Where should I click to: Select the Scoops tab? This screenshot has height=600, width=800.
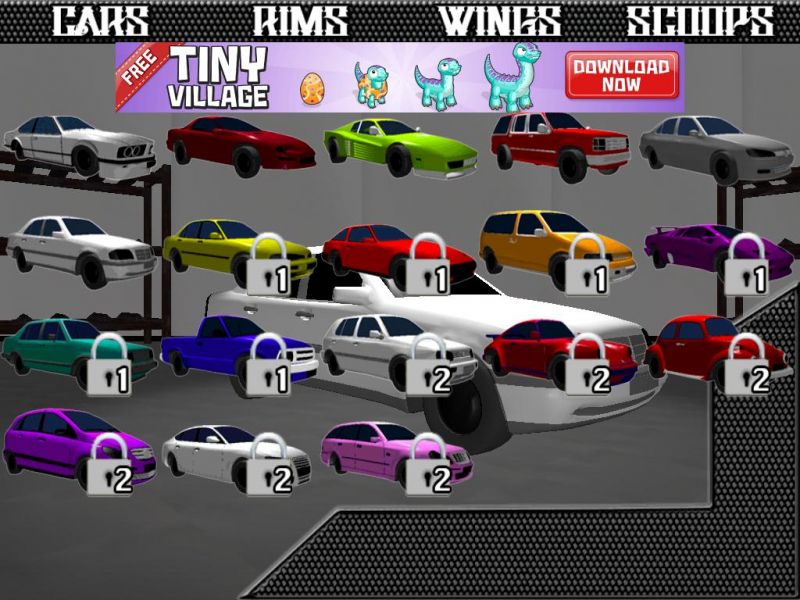pyautogui.click(x=700, y=21)
